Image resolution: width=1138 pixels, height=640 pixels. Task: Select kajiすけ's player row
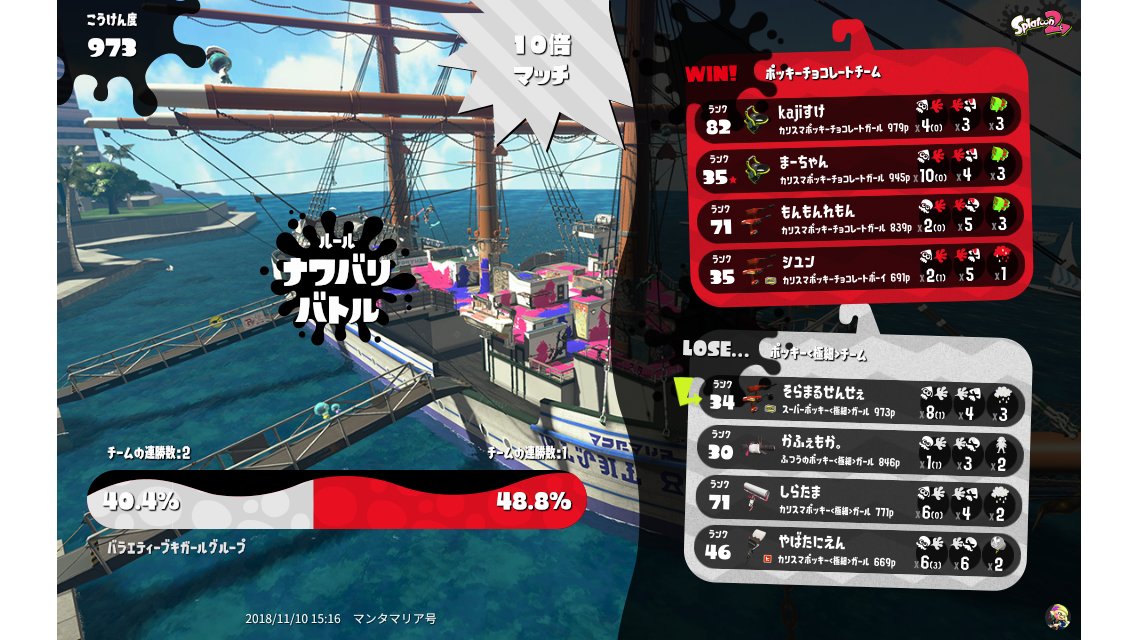click(858, 118)
